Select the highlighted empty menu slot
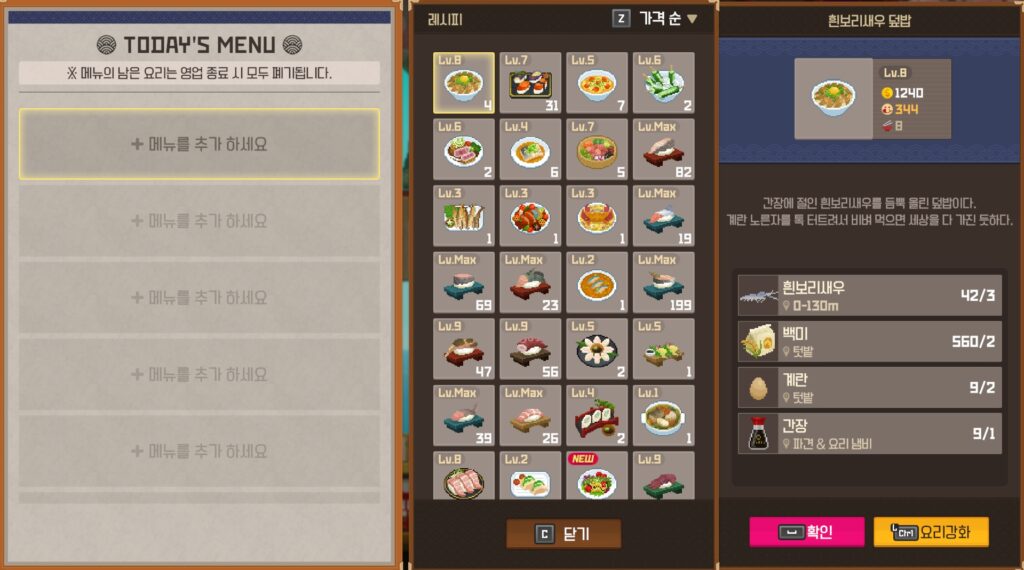1024x570 pixels. pos(199,144)
